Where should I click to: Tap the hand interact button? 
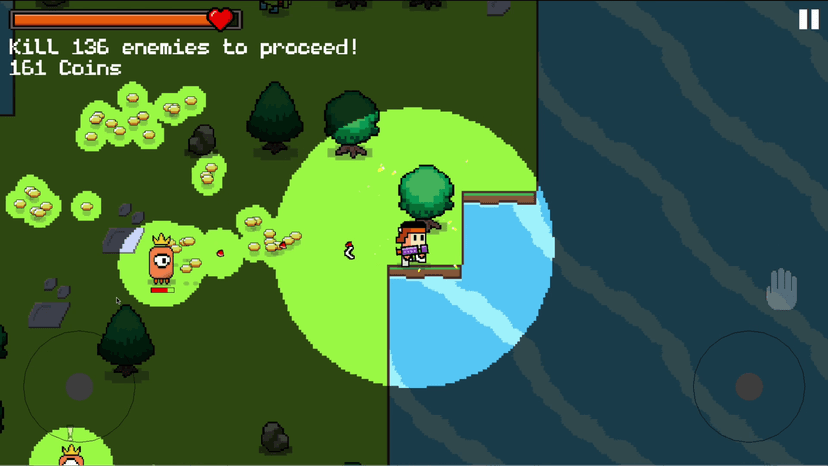coord(781,291)
